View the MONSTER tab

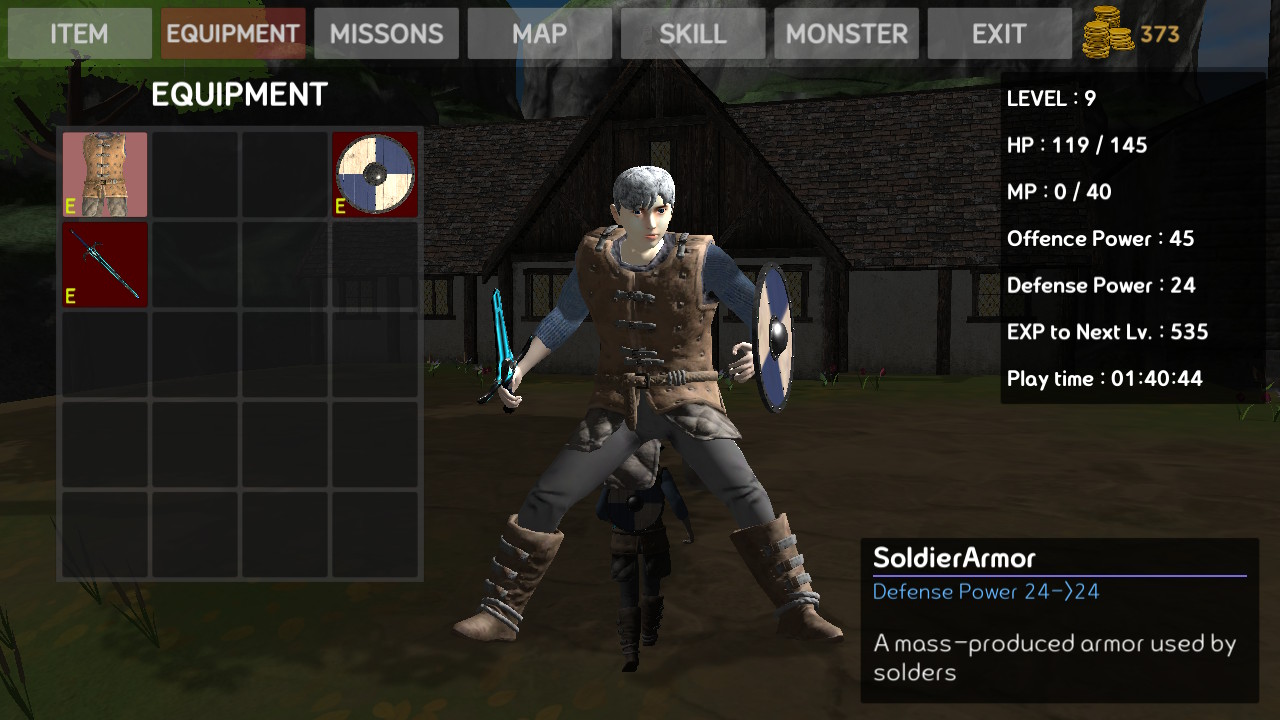[x=846, y=33]
